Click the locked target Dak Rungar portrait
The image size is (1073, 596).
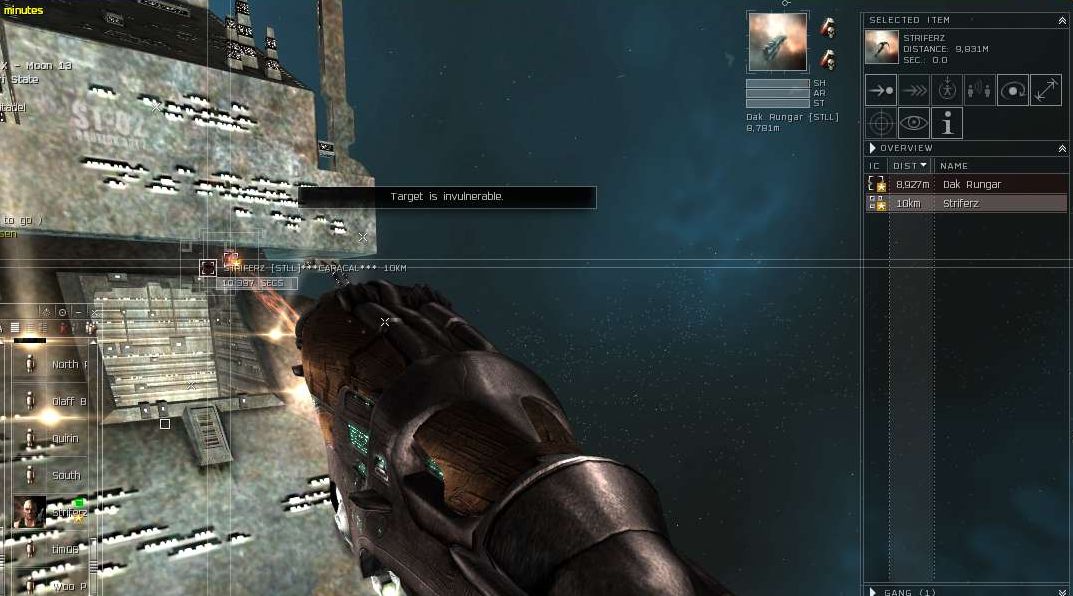tap(777, 42)
